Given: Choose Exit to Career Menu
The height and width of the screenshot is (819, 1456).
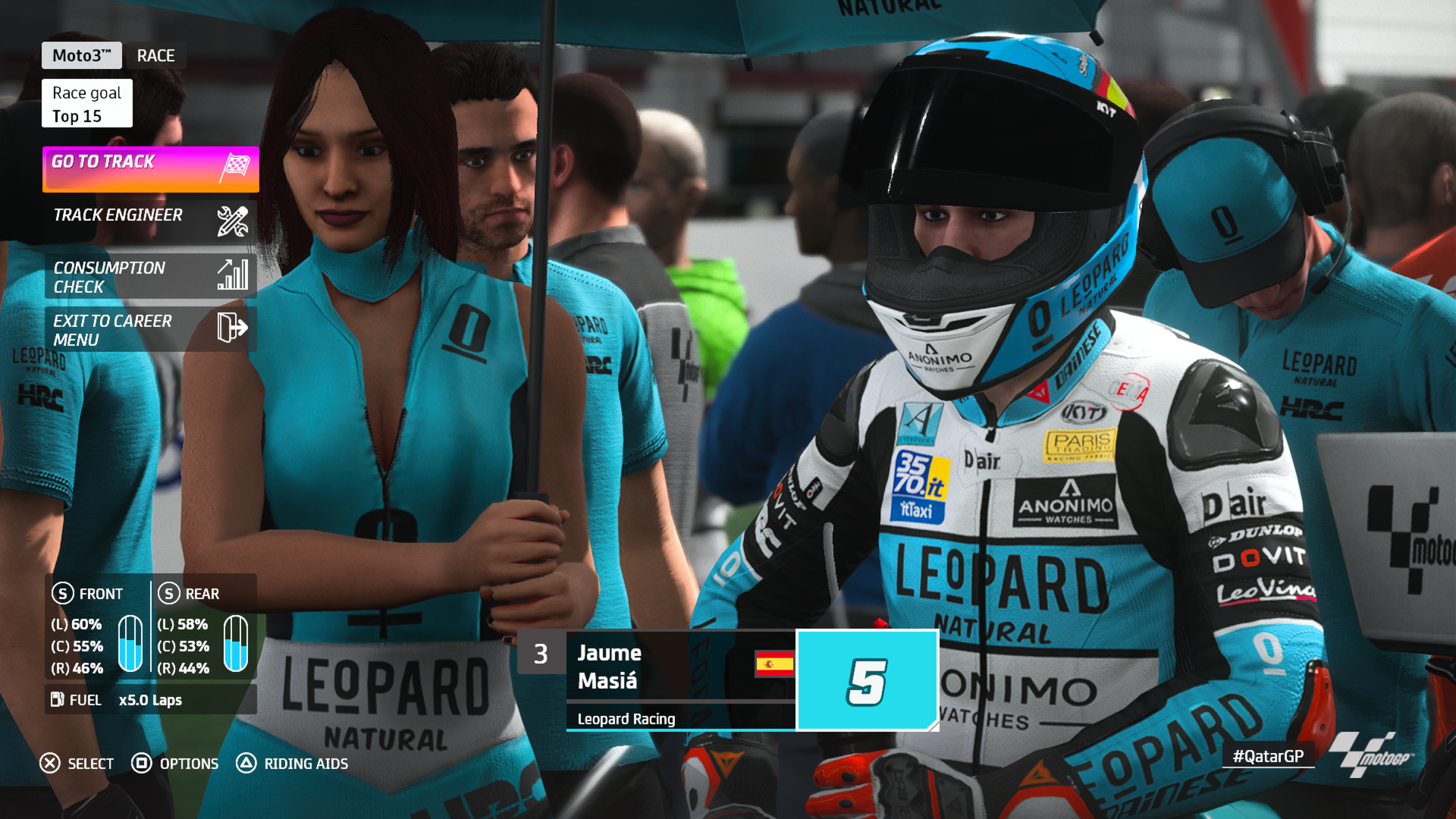Looking at the screenshot, I should pos(150,329).
